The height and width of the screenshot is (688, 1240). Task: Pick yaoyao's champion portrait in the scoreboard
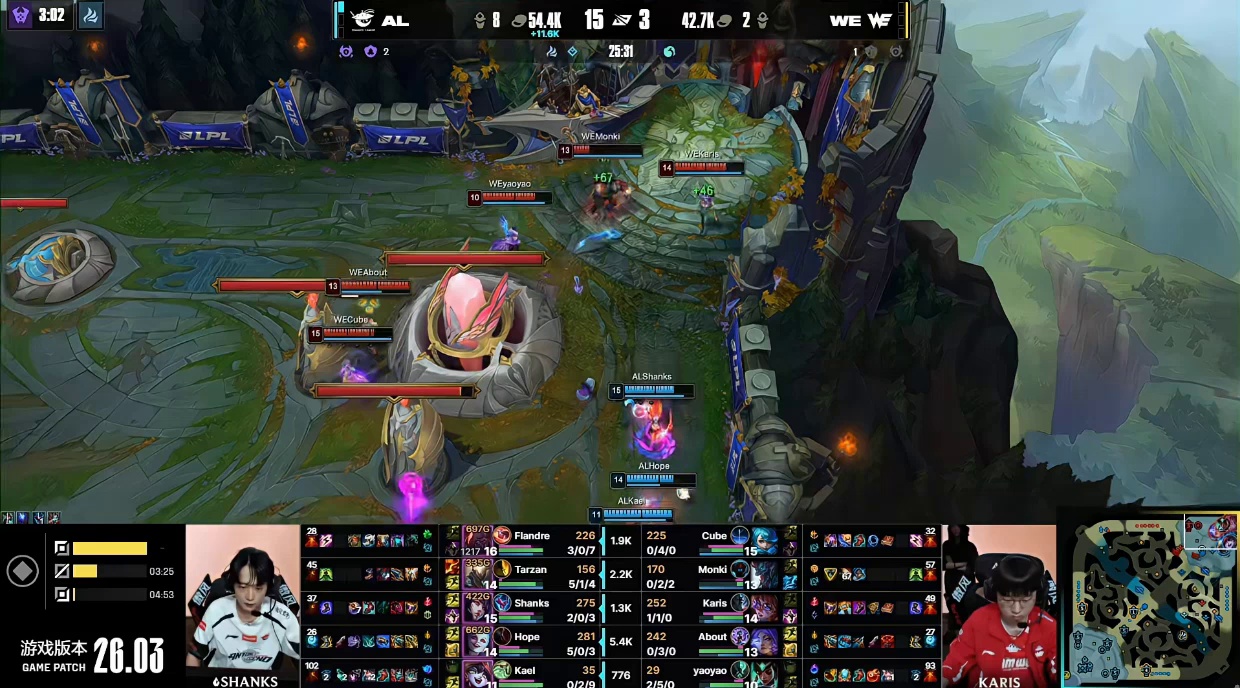pyautogui.click(x=766, y=674)
